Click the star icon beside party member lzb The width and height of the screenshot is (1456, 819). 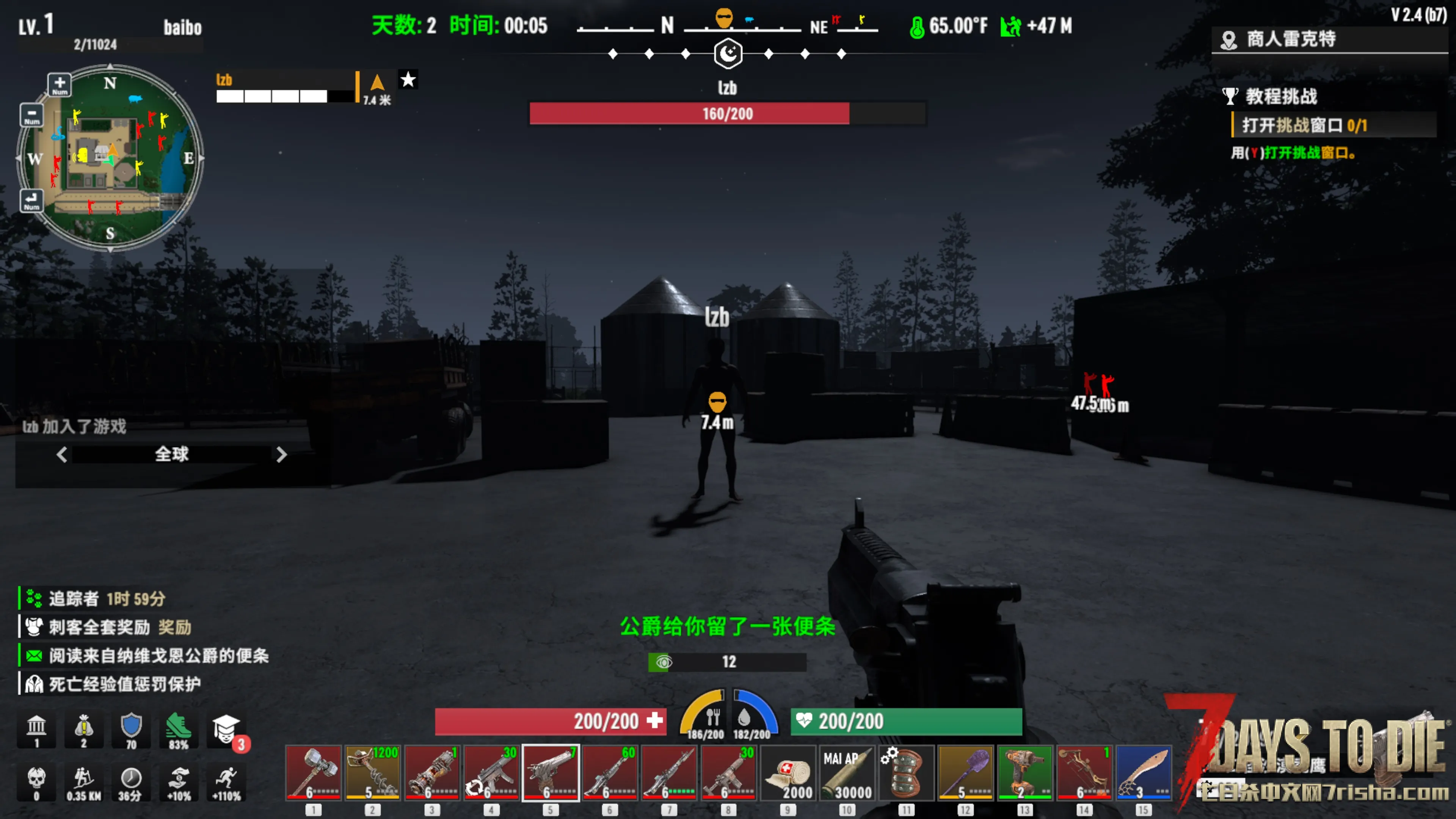click(408, 80)
